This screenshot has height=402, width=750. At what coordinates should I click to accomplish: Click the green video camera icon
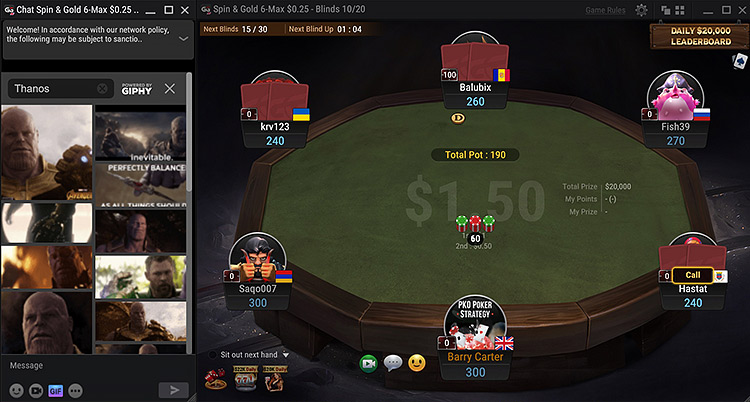pyautogui.click(x=368, y=363)
